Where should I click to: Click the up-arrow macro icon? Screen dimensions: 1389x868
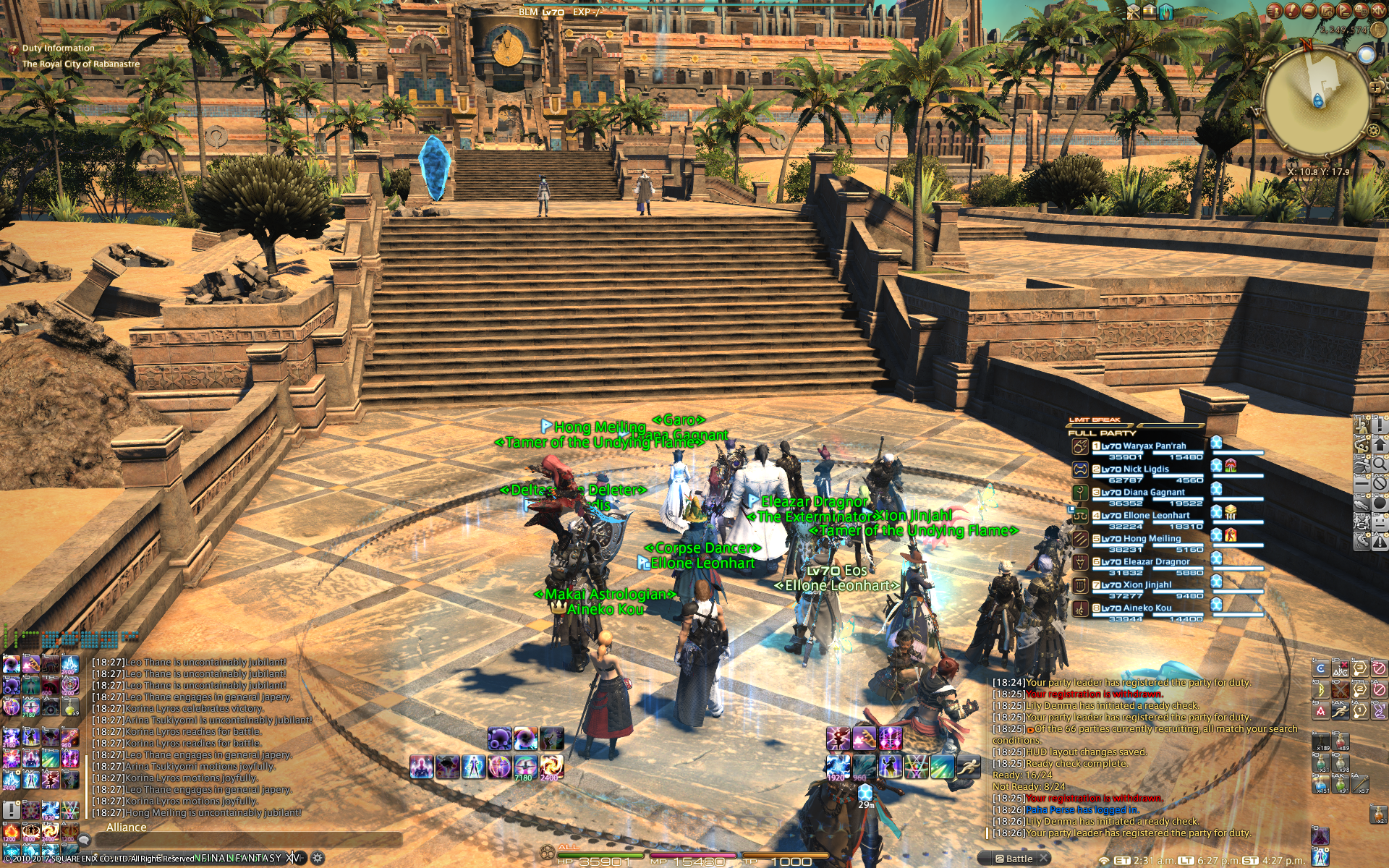pos(1380,445)
